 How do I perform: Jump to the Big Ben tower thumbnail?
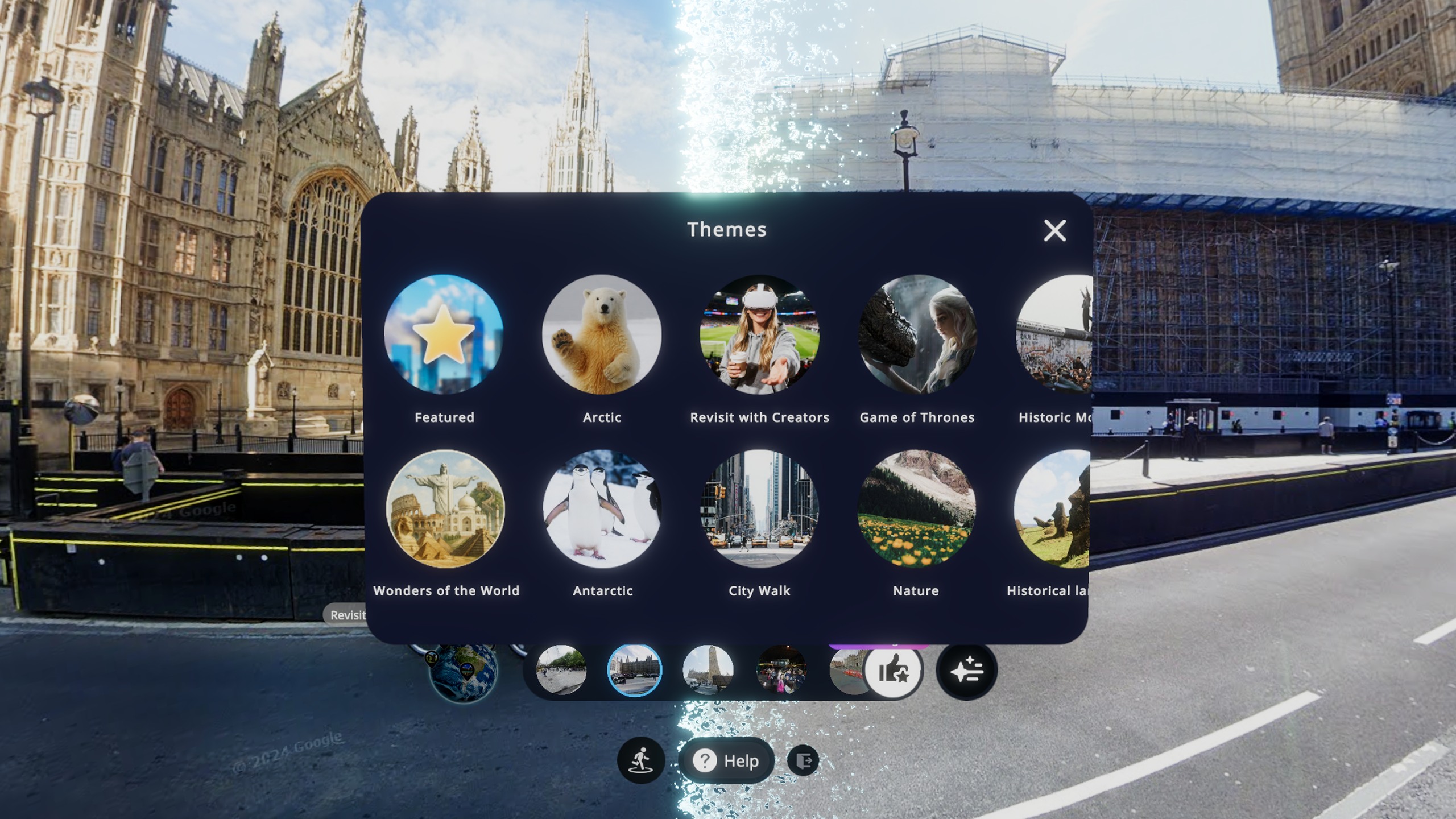tap(708, 670)
